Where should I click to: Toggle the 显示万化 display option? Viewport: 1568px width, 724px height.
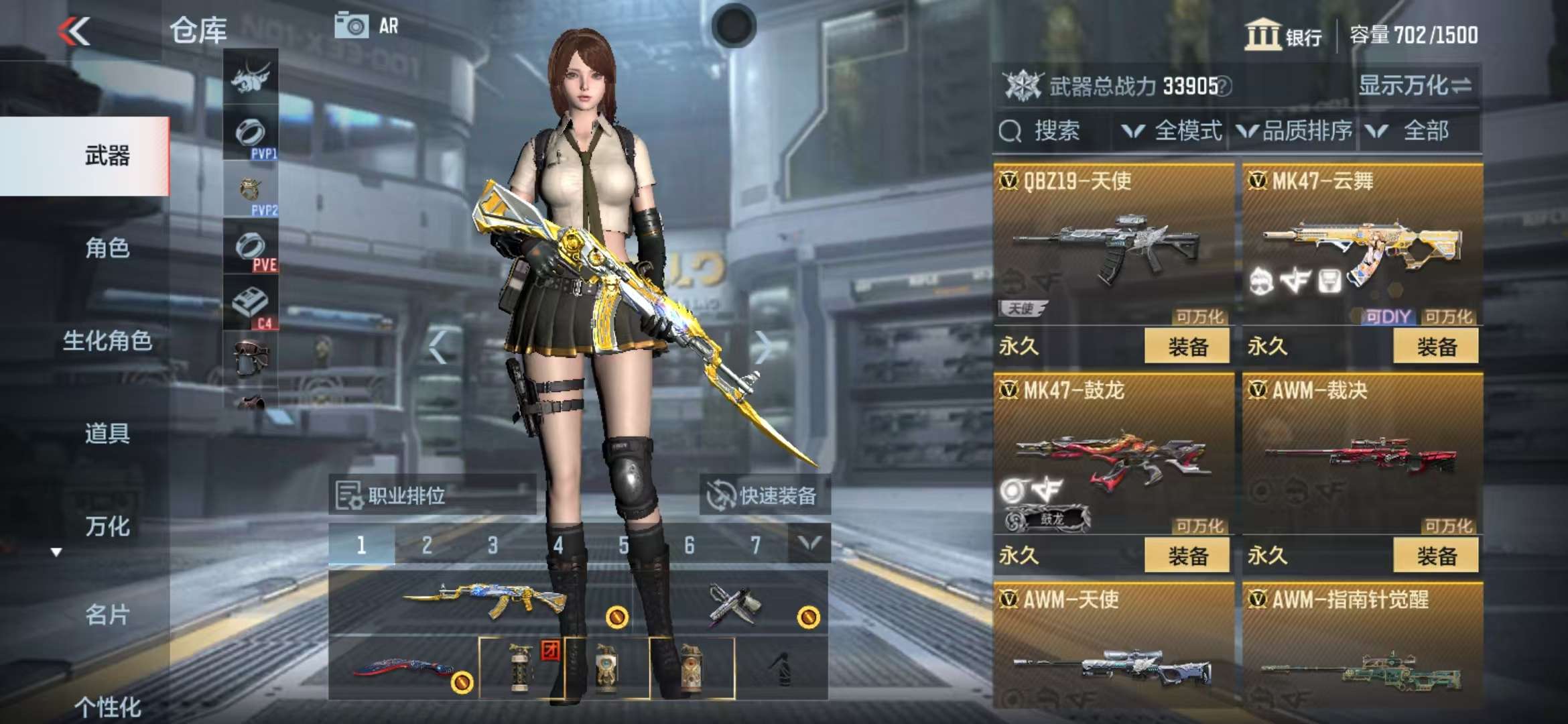pyautogui.click(x=1415, y=86)
